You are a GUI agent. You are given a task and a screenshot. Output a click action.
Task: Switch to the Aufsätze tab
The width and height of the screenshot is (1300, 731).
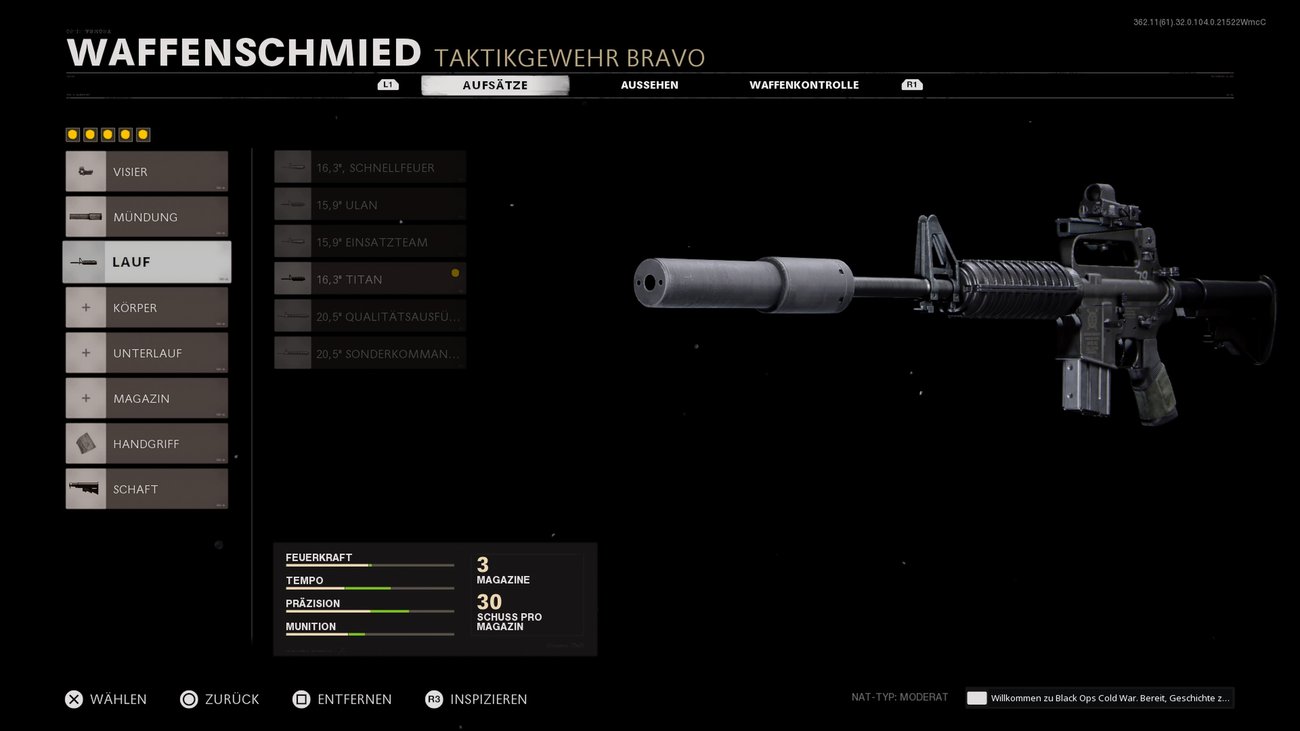pos(495,85)
